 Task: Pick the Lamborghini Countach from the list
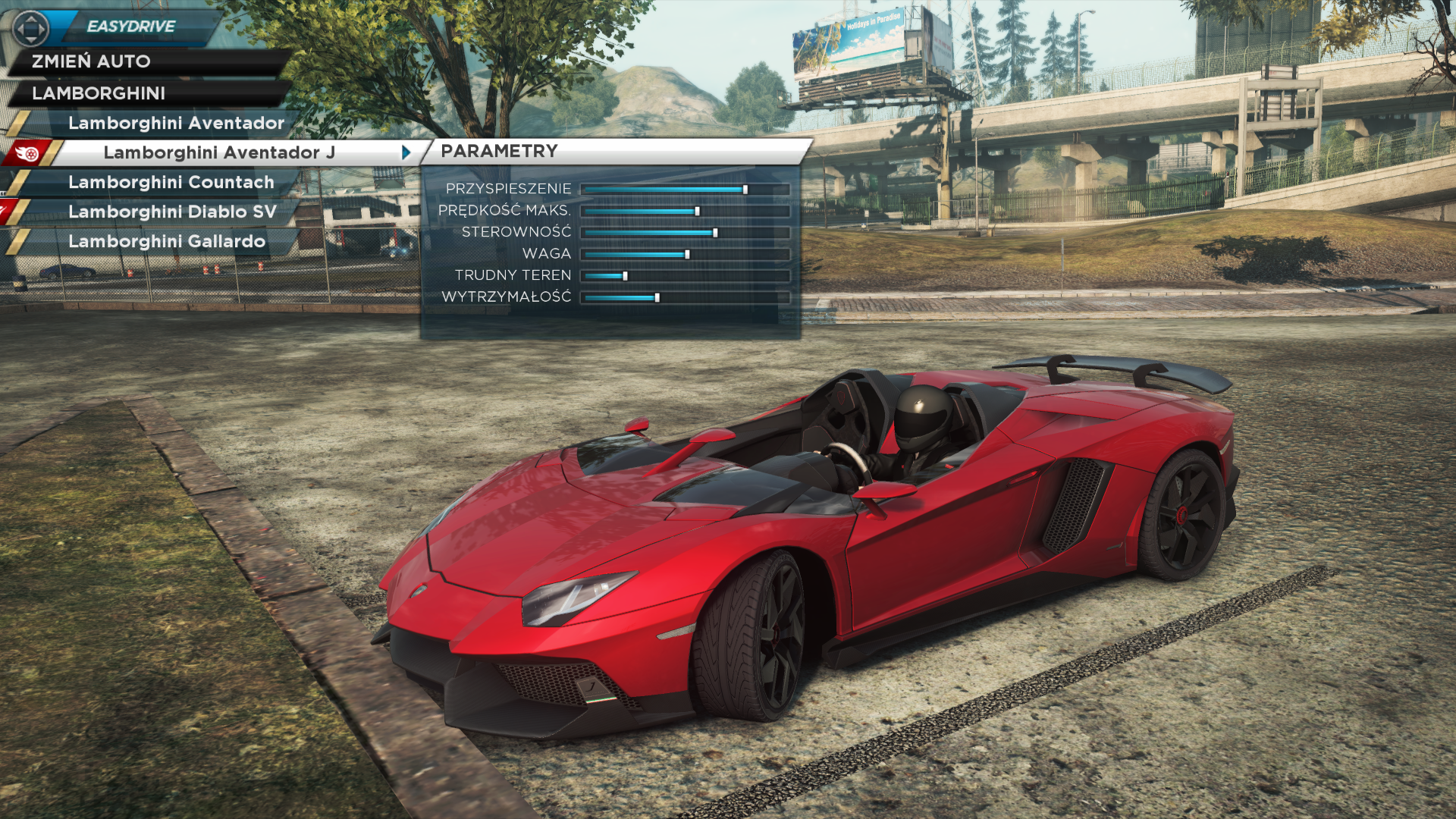coord(171,182)
